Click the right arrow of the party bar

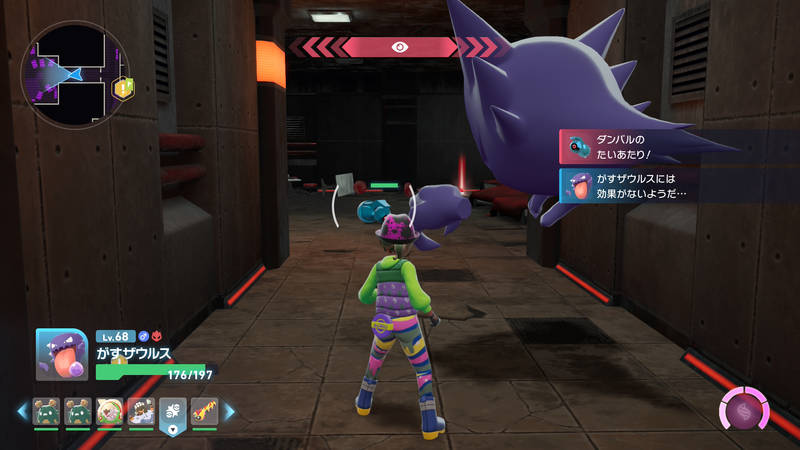tap(229, 410)
